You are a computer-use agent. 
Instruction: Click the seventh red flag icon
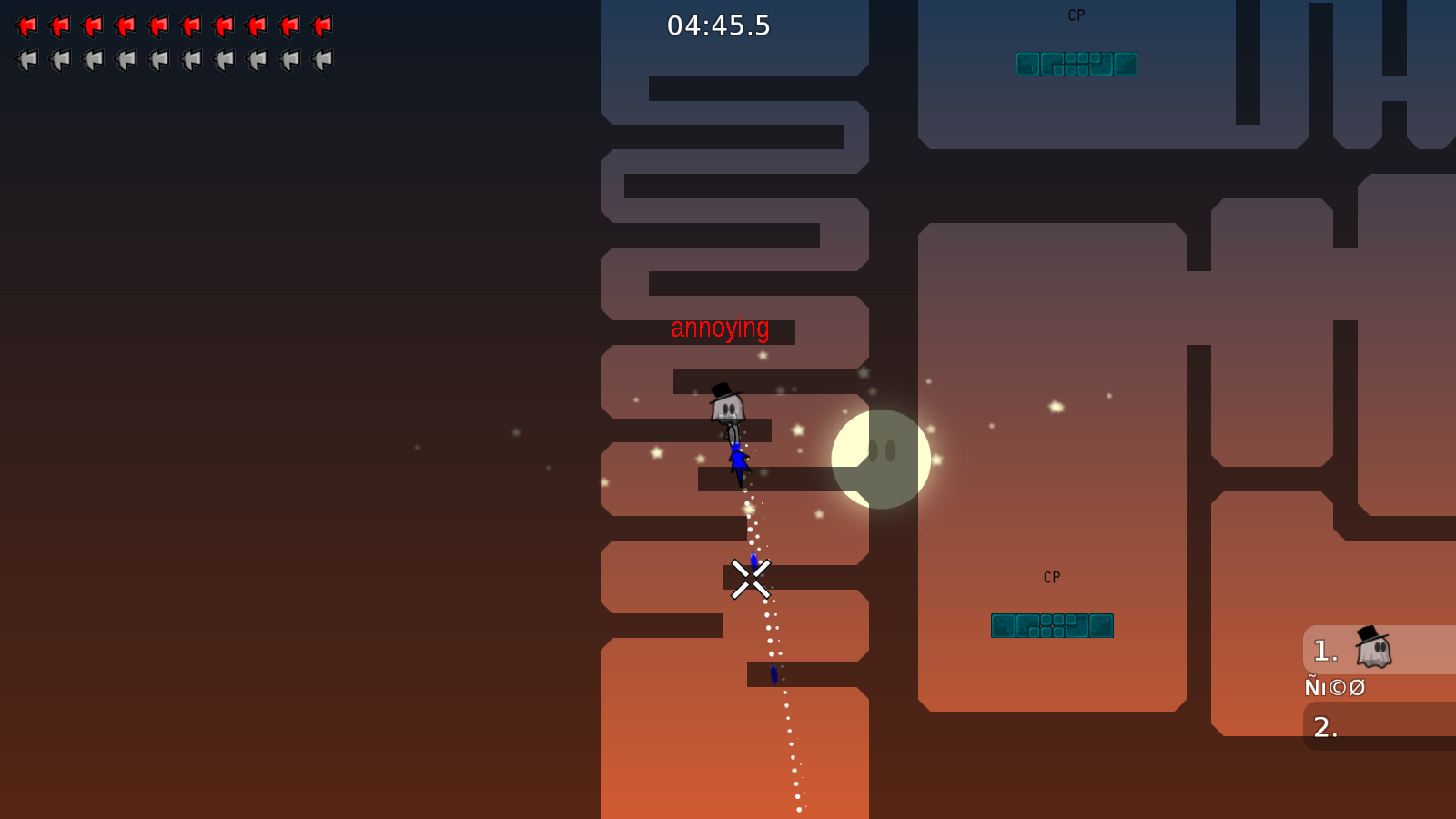click(x=225, y=26)
